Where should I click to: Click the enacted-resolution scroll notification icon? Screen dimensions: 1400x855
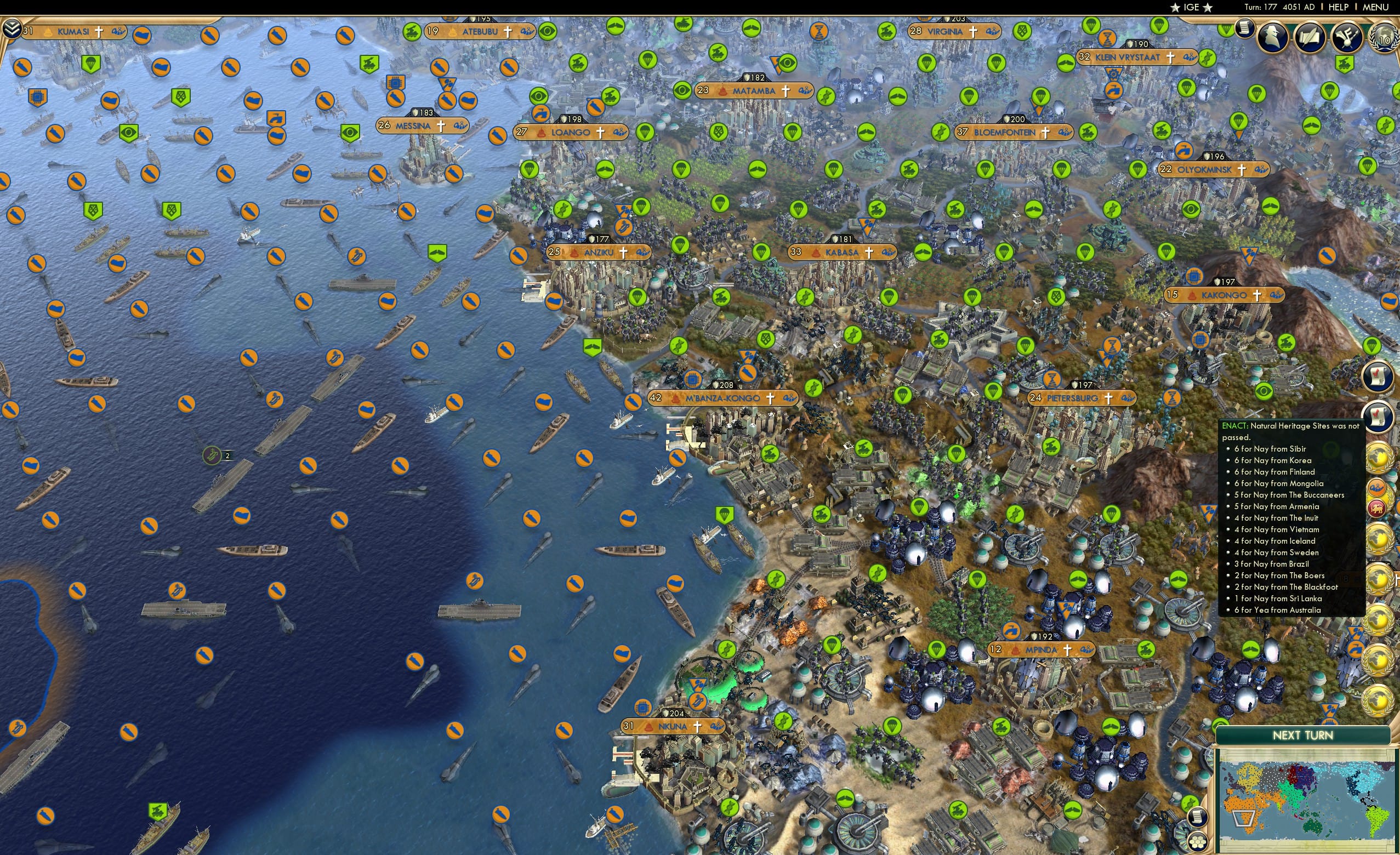[1378, 377]
